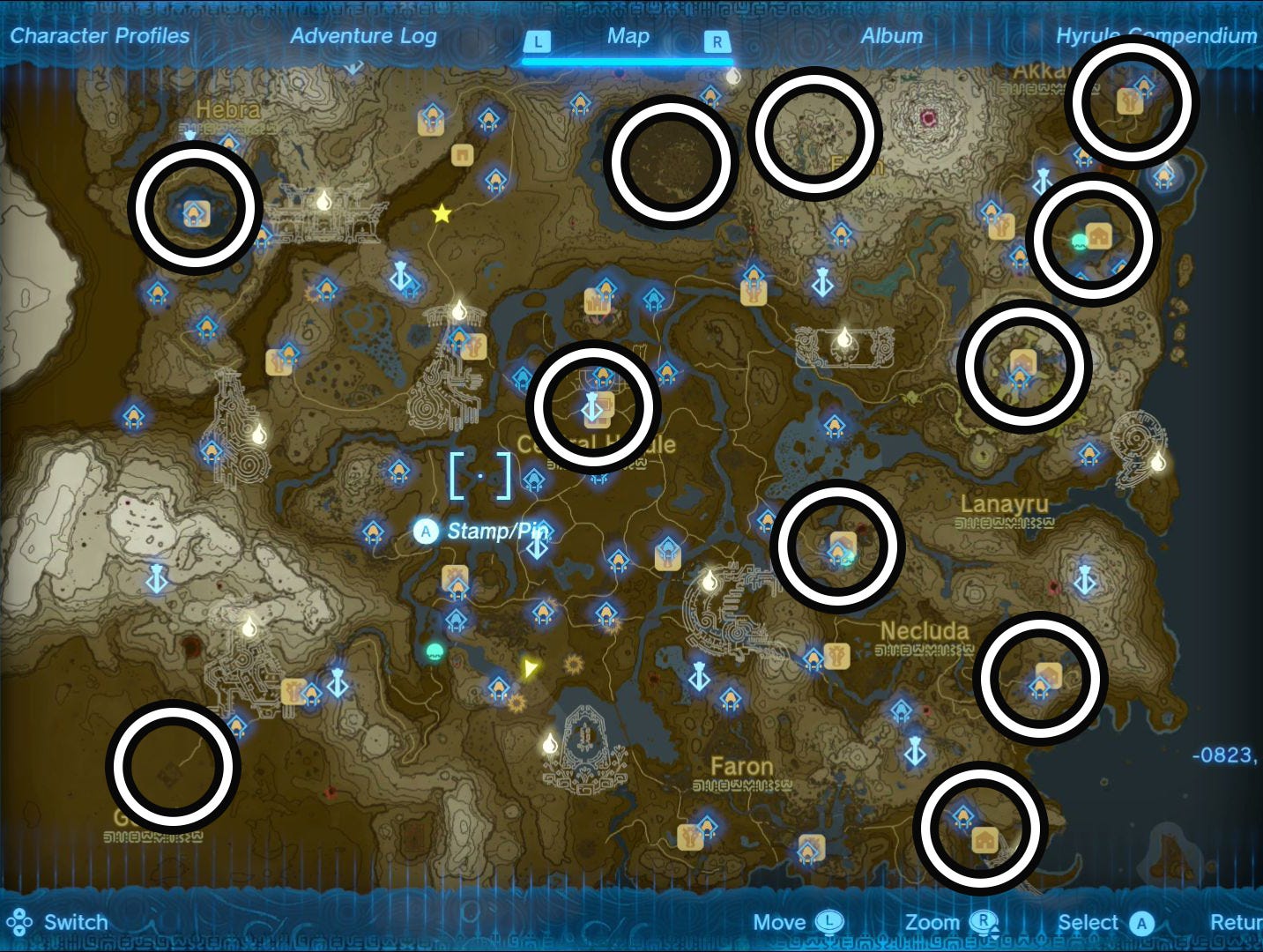Click the yellow destination arrow marker on the map
The width and height of the screenshot is (1263, 952).
click(x=529, y=669)
